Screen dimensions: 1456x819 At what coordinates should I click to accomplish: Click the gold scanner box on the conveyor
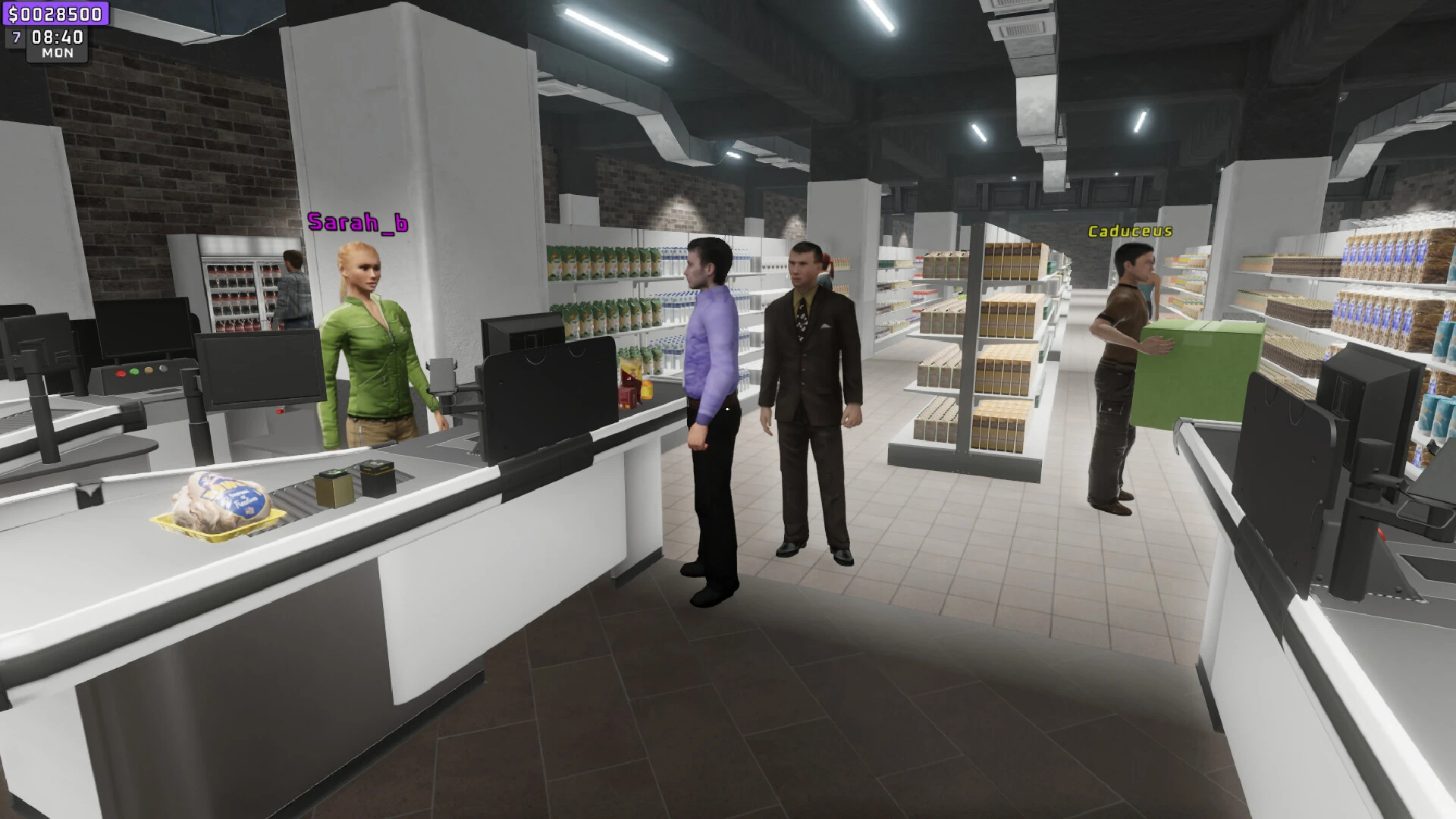click(334, 489)
